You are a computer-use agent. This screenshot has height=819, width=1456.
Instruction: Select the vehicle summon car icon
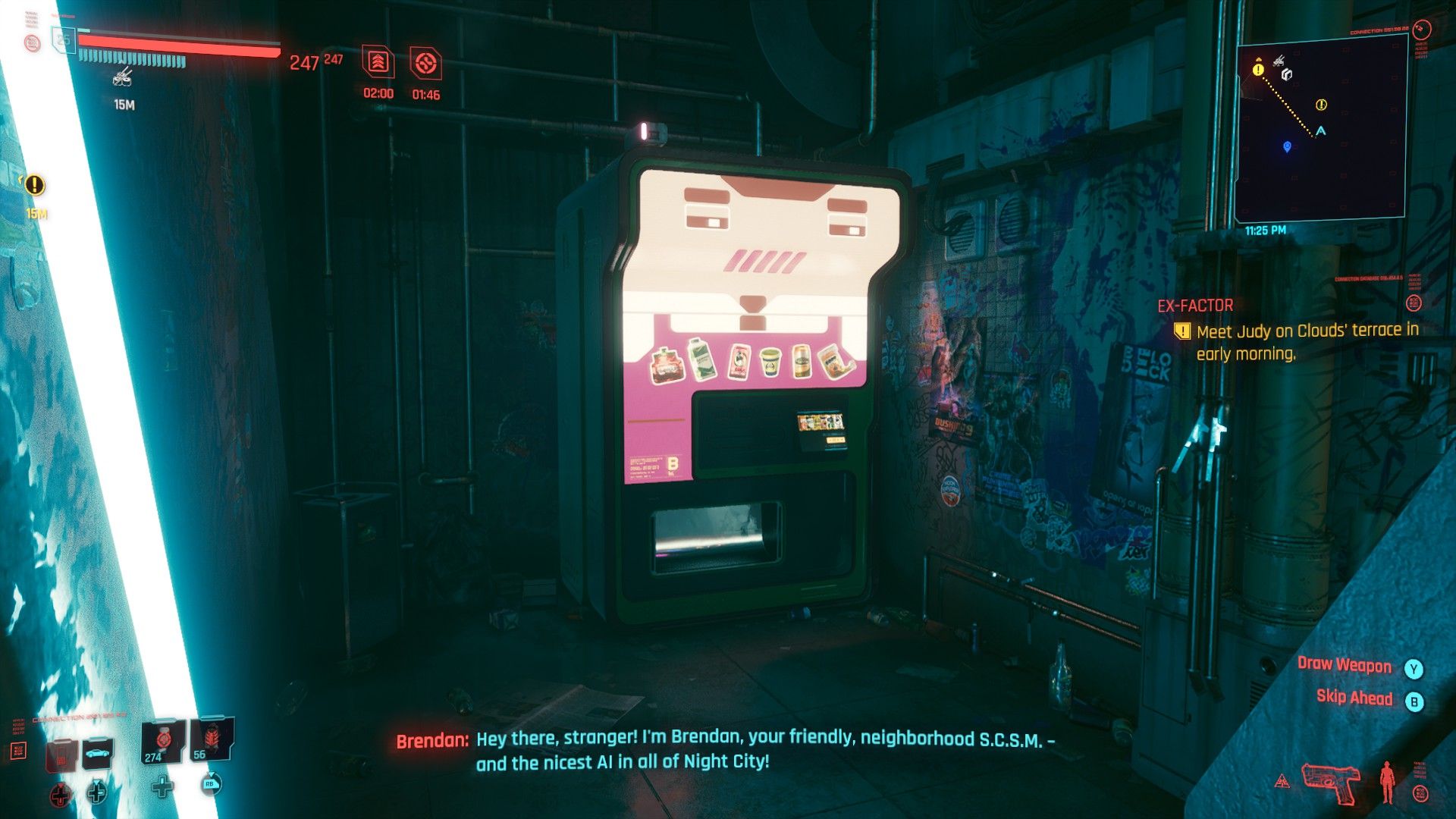(x=97, y=754)
